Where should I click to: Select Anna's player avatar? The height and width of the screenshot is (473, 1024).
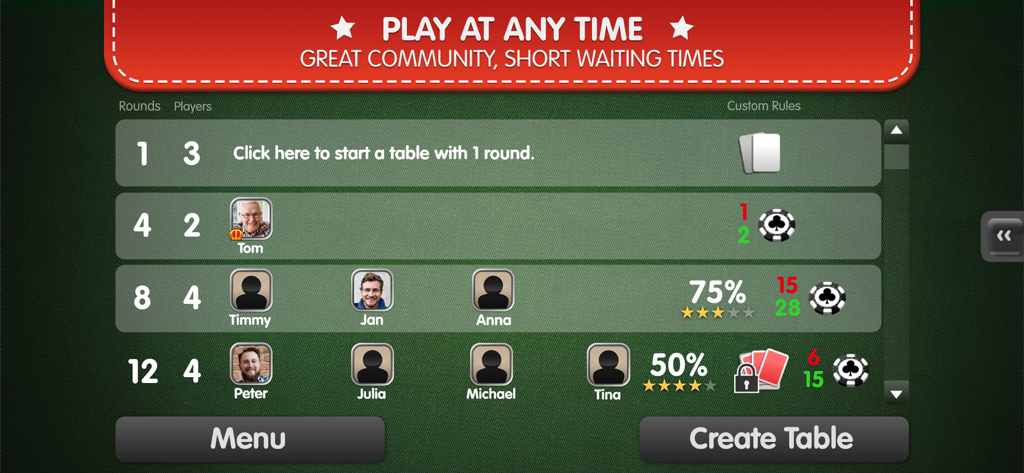(493, 290)
